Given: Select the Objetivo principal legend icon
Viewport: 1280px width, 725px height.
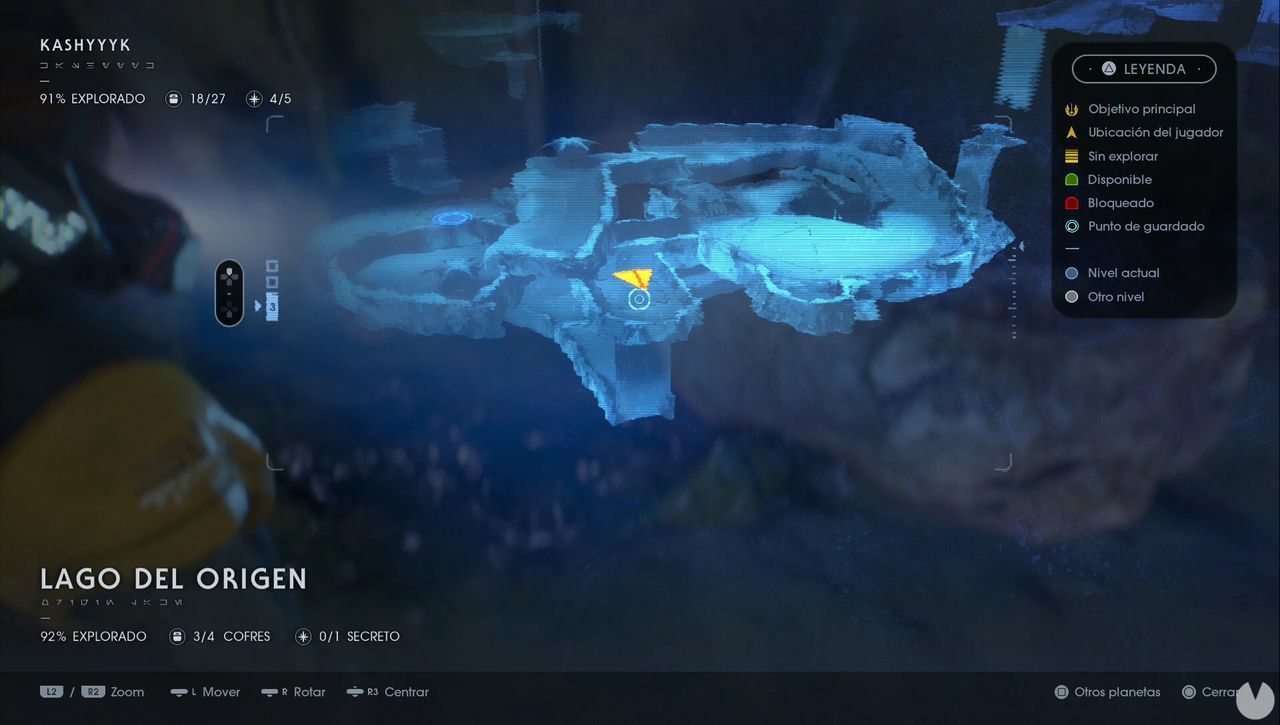Looking at the screenshot, I should [1071, 109].
